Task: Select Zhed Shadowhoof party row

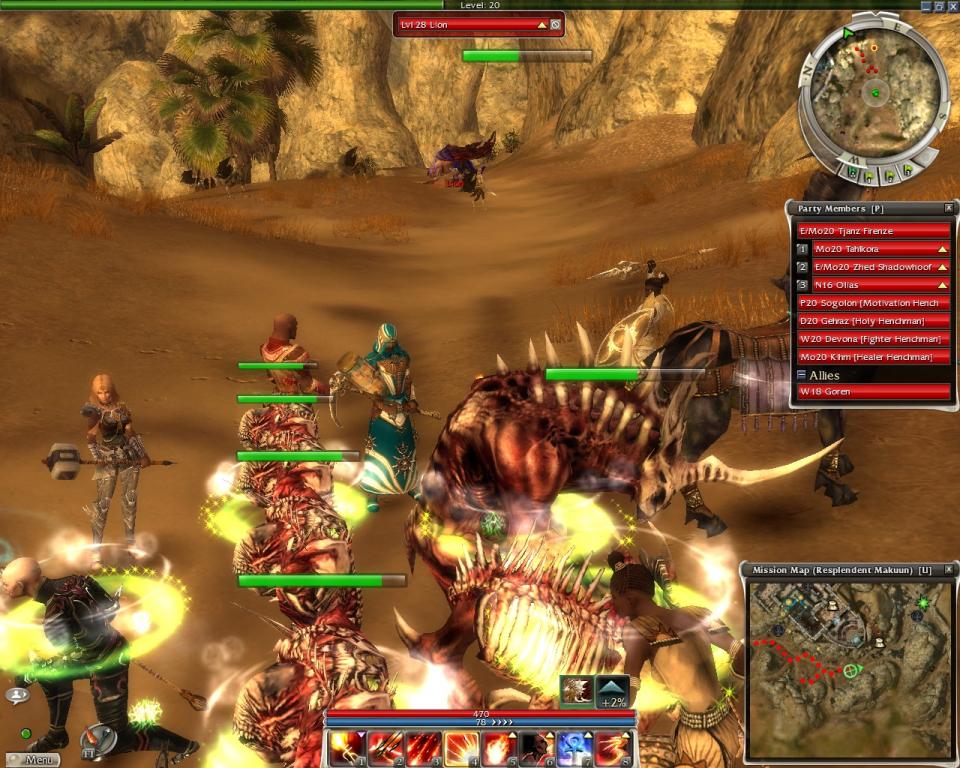Action: [880, 267]
